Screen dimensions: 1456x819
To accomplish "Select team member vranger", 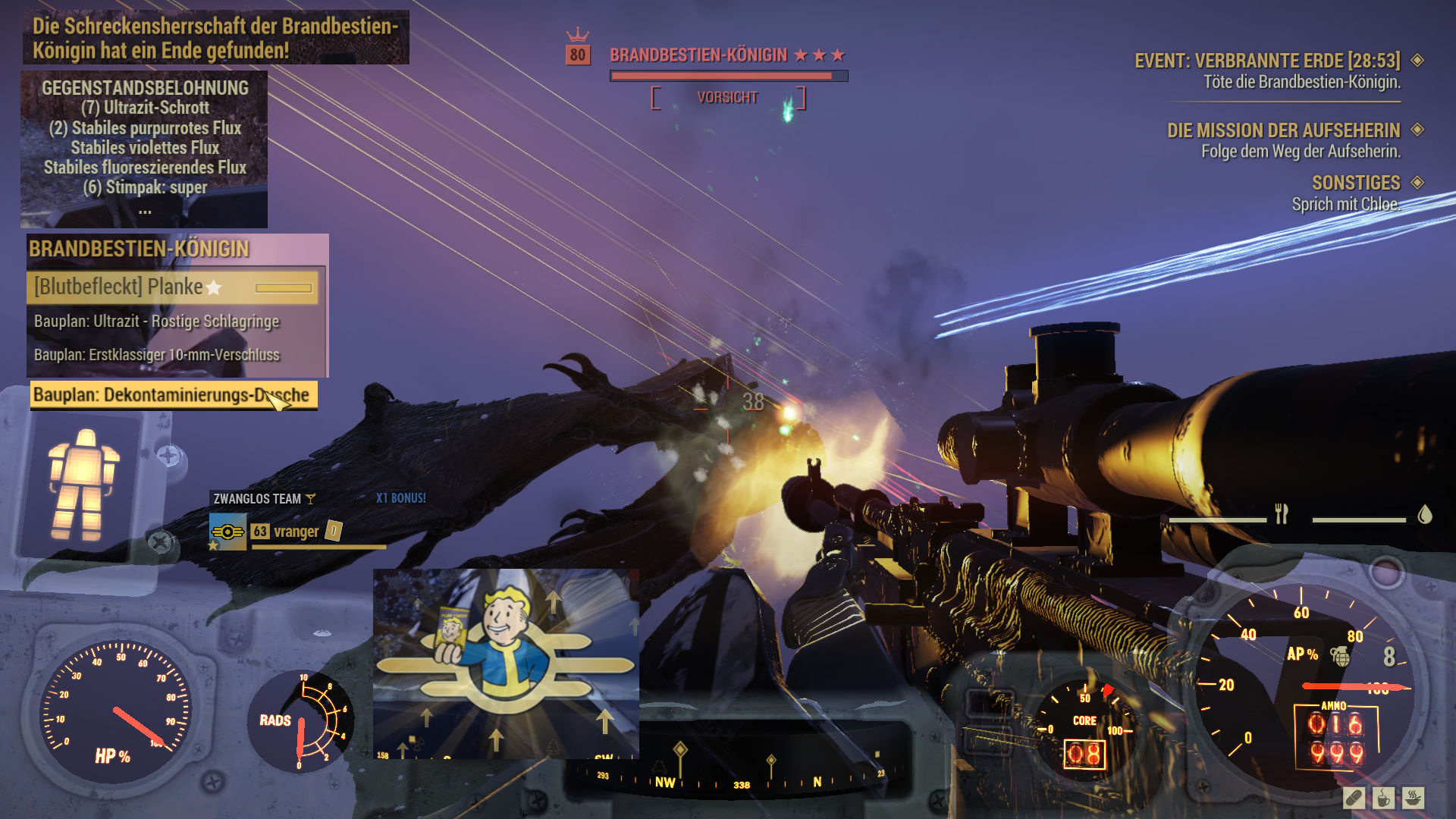I will point(296,532).
